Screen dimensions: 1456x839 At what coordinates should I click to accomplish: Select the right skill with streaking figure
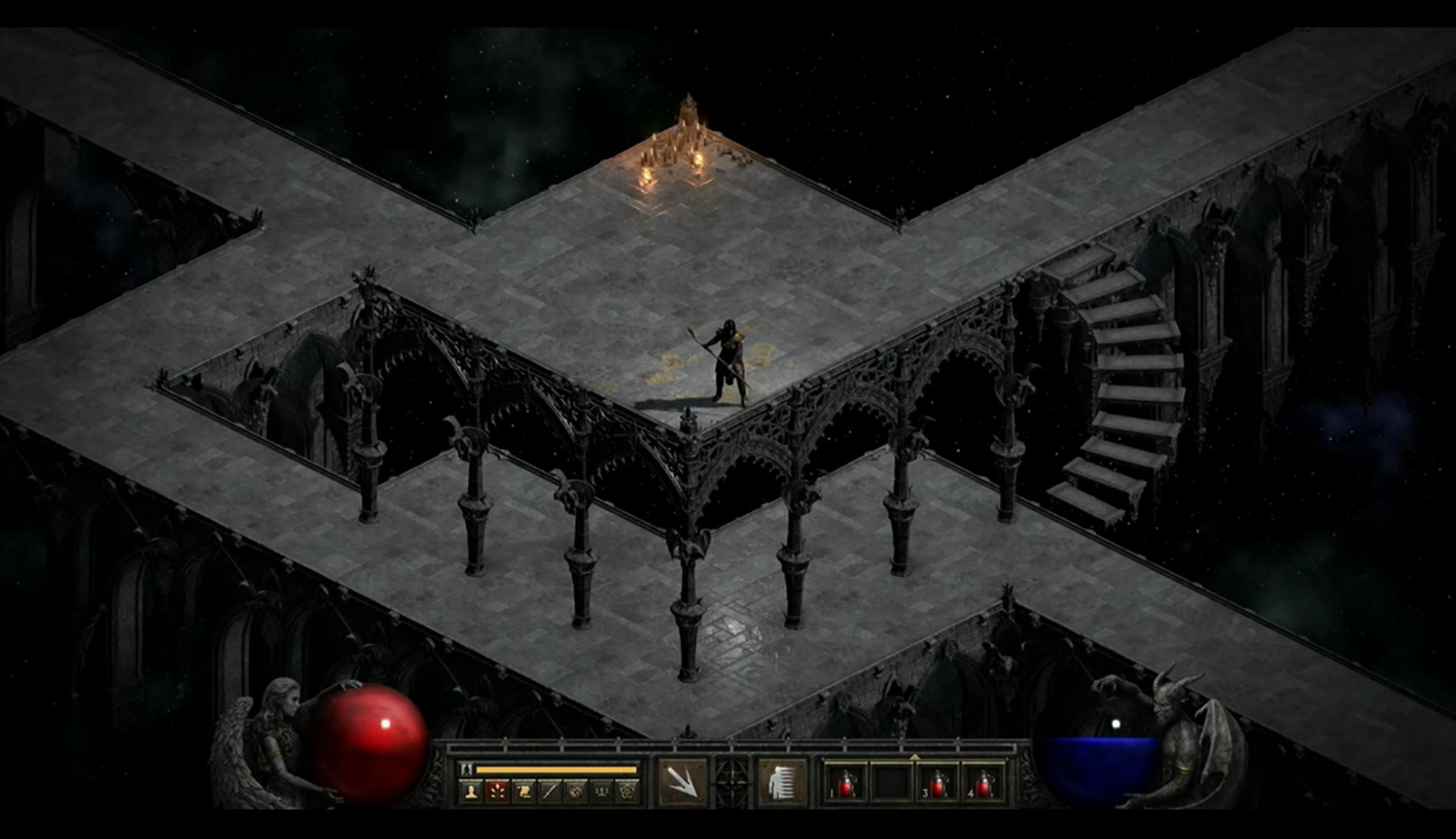click(782, 783)
